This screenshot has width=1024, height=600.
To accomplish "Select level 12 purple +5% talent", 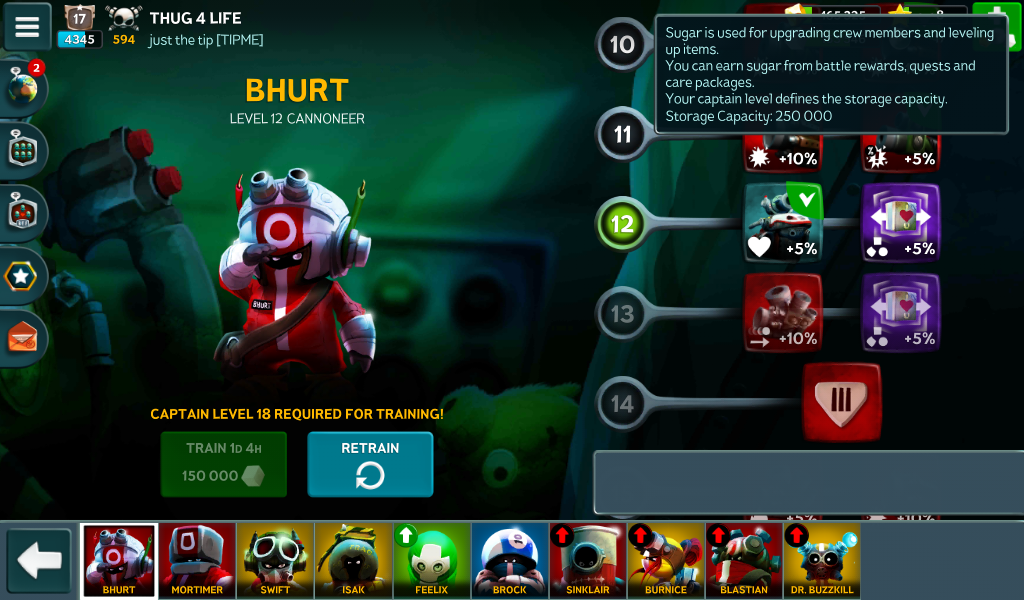I will tap(901, 223).
